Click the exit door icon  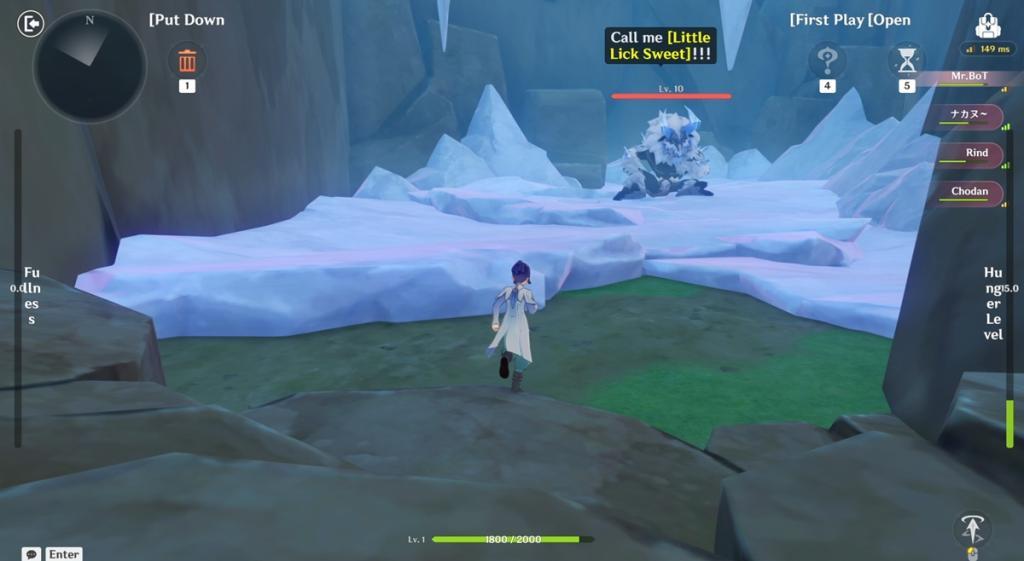coord(32,23)
